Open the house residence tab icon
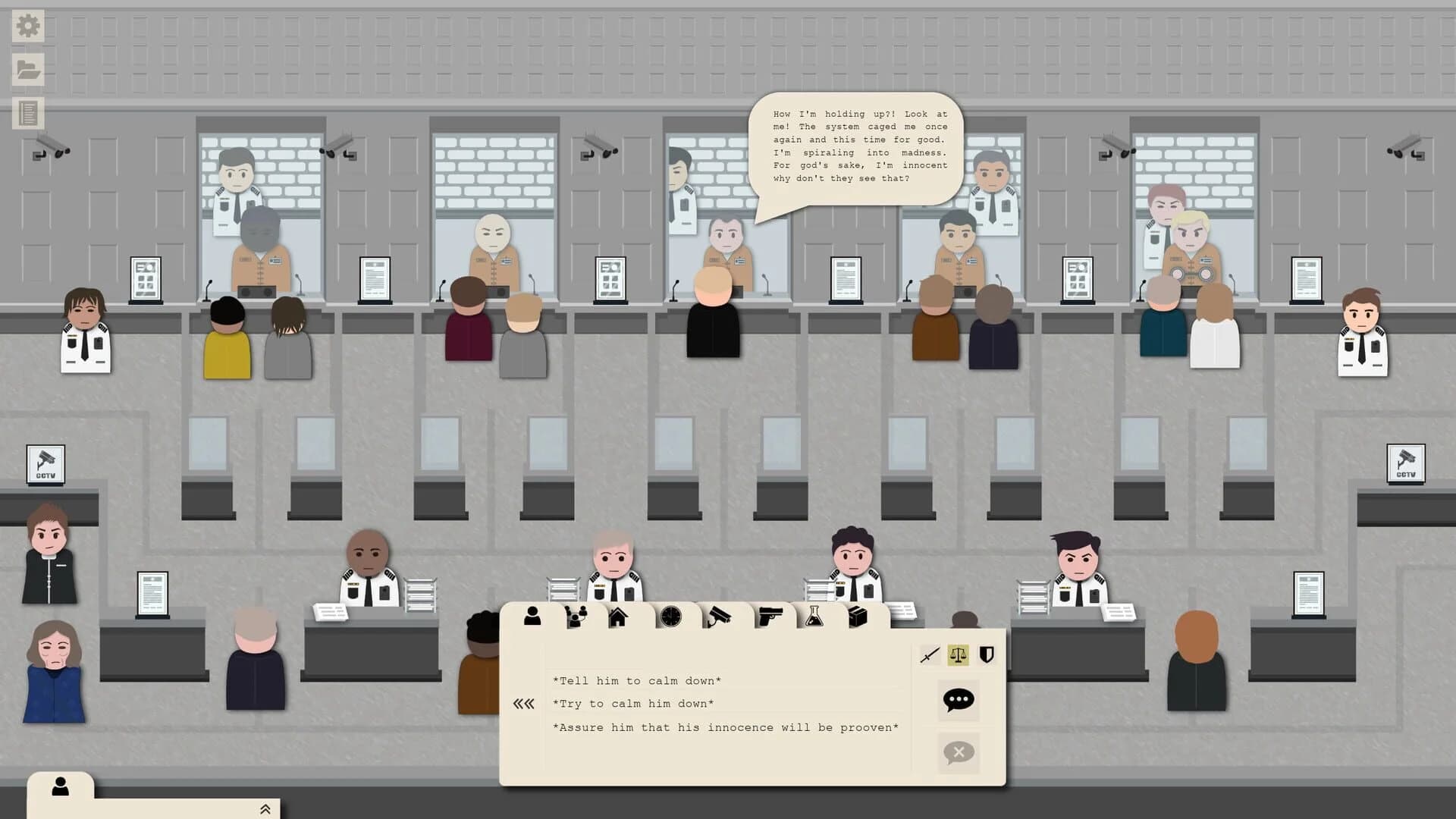This screenshot has width=1456, height=819. click(x=618, y=617)
